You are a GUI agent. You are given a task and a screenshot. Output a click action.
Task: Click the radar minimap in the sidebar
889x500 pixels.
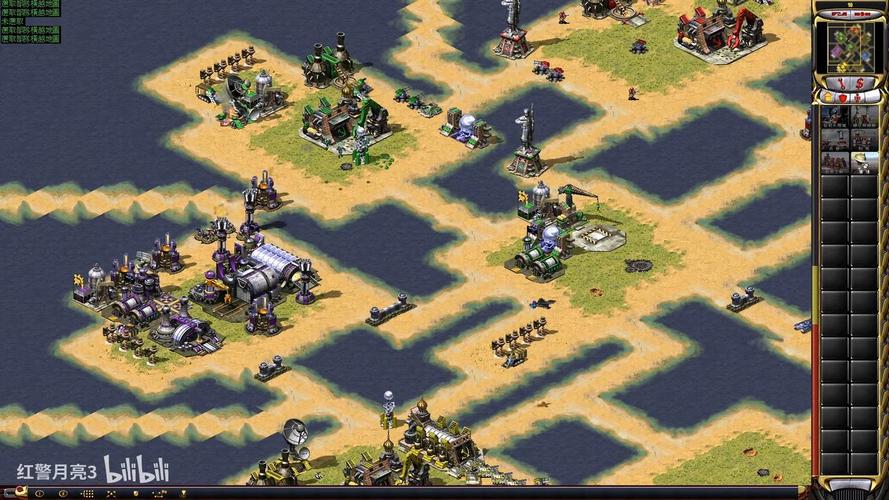click(x=849, y=44)
